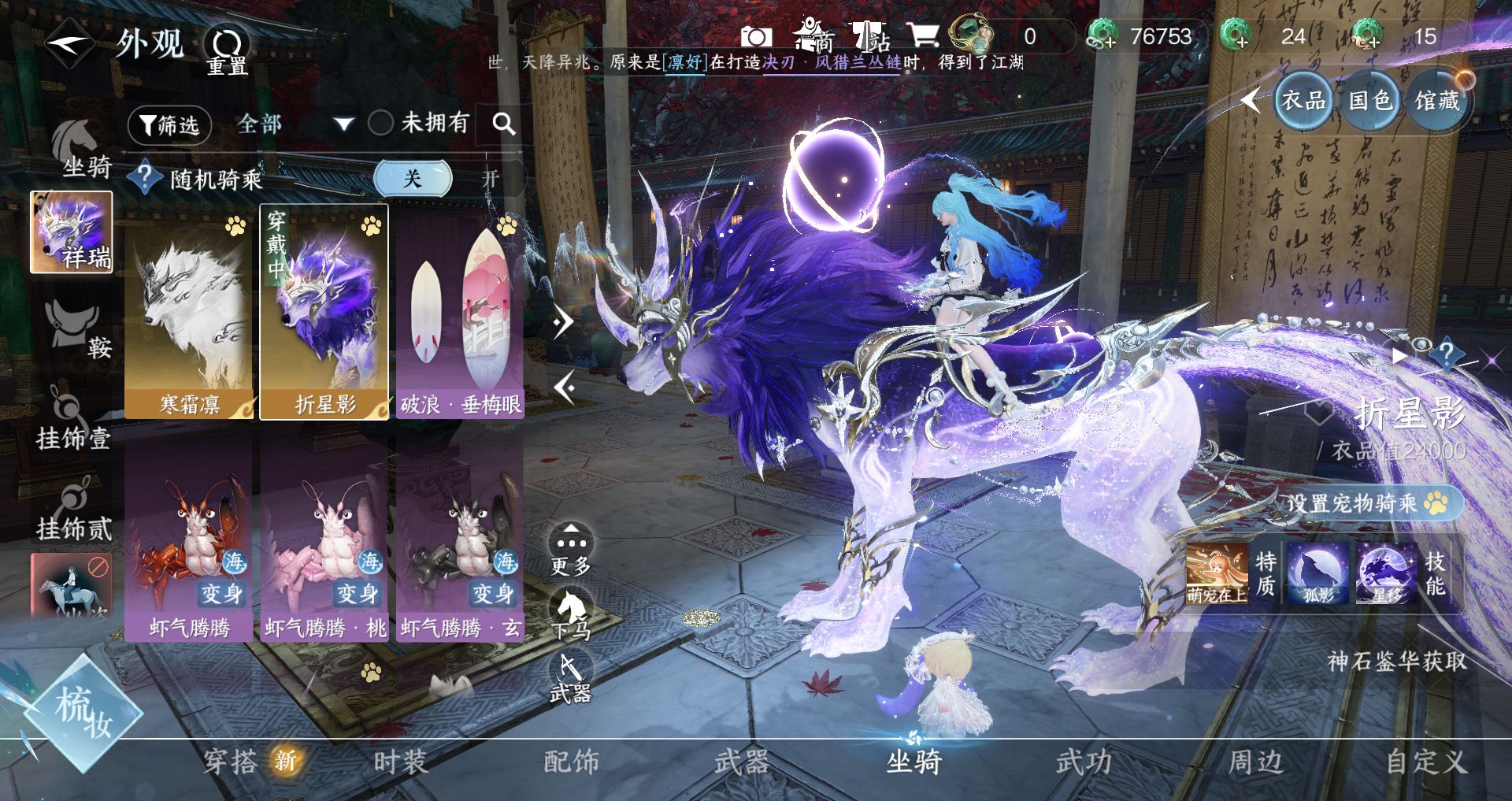Open the mount search magnifier
1512x801 pixels.
click(503, 124)
